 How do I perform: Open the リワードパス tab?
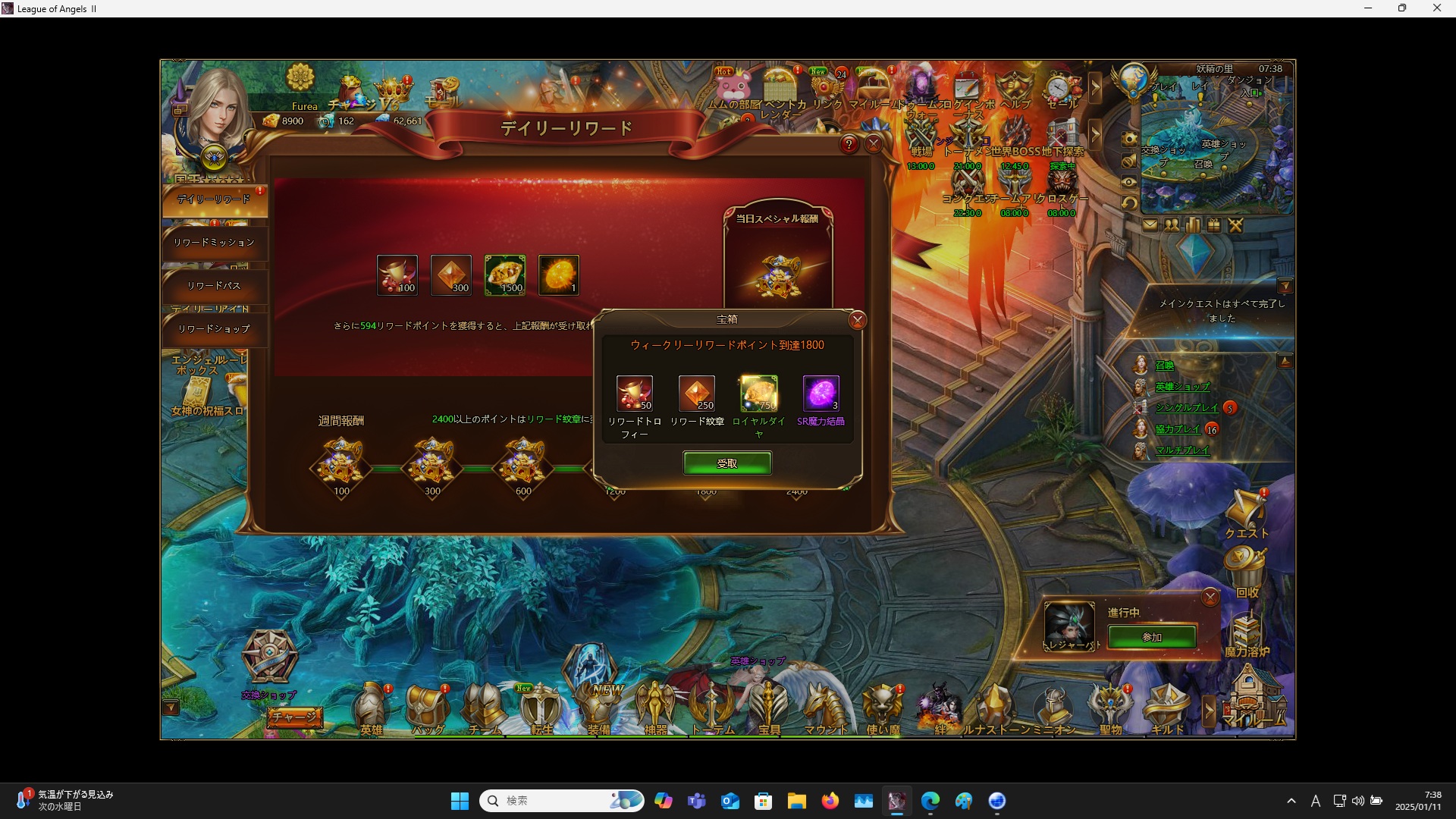[x=214, y=286]
